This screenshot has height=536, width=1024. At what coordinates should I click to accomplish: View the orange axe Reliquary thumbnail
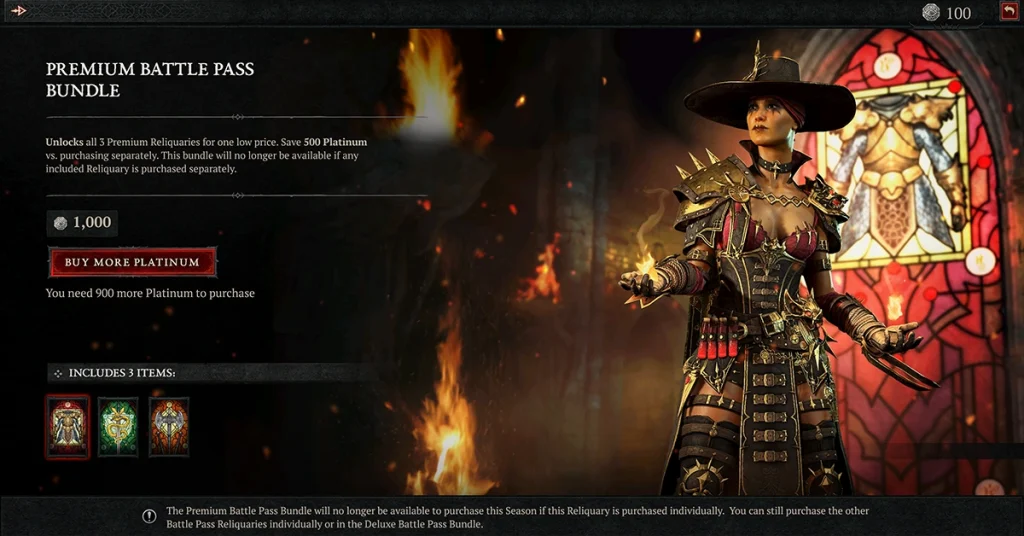[x=169, y=427]
